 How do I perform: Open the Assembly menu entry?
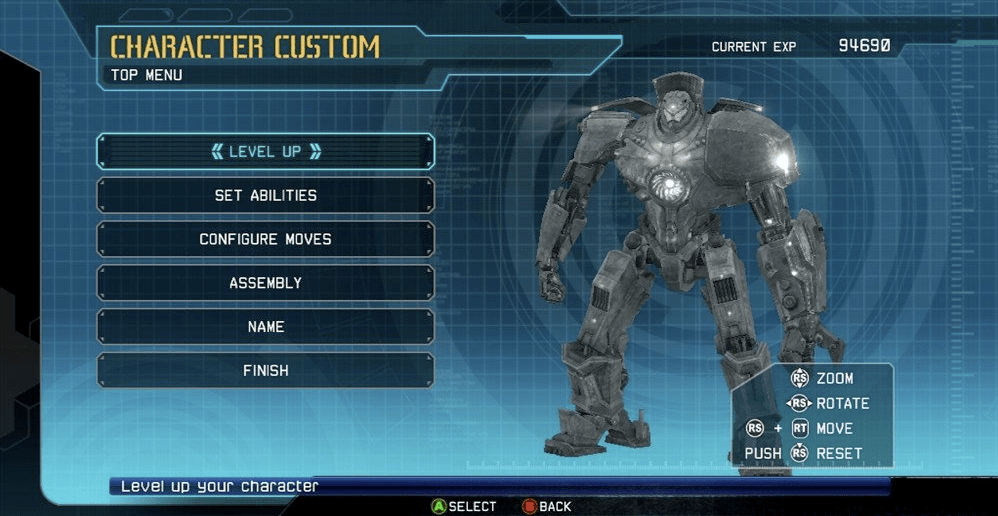[x=265, y=283]
